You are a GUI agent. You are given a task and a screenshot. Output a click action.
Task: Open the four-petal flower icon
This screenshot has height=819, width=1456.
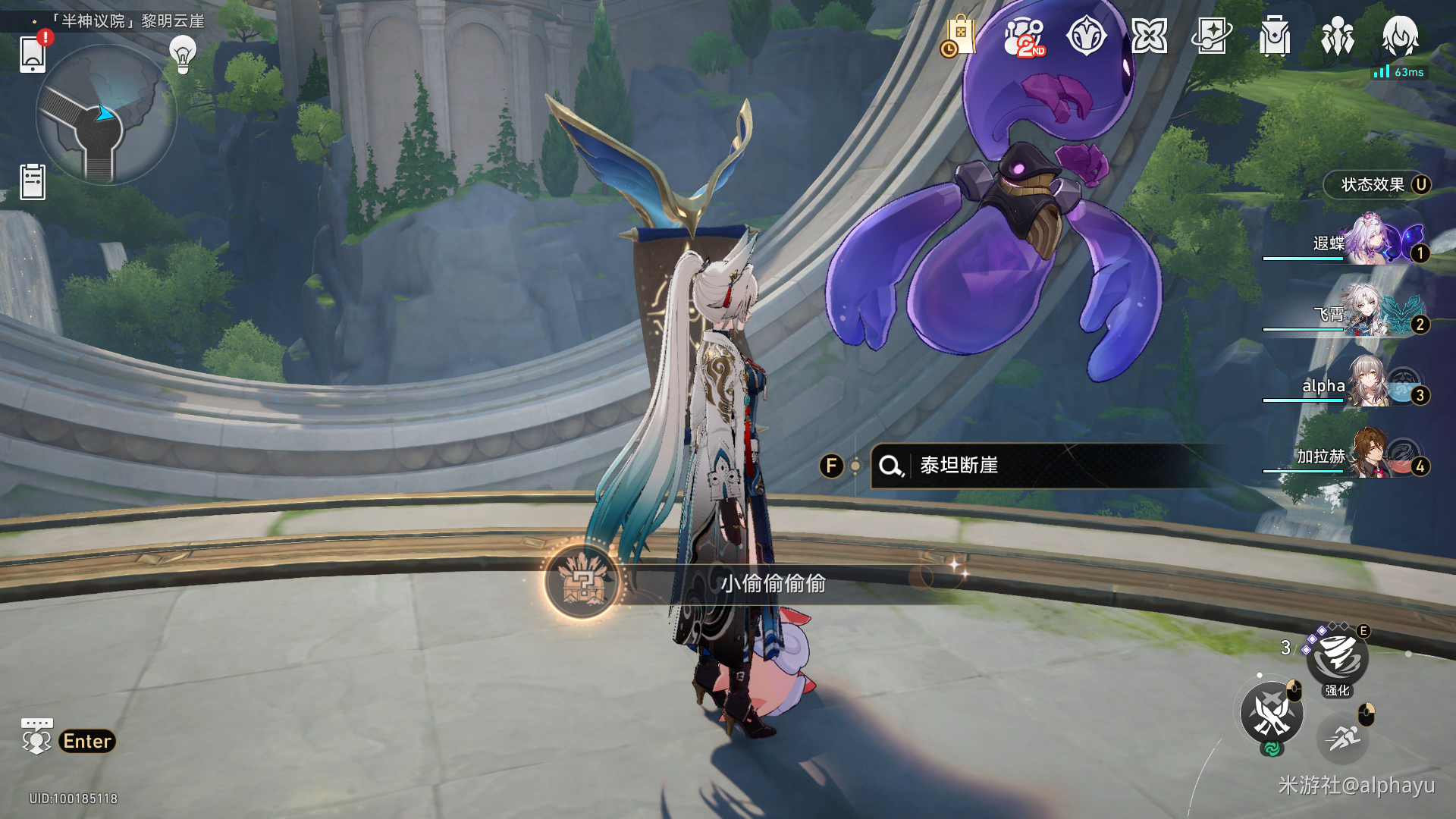coord(1149,36)
